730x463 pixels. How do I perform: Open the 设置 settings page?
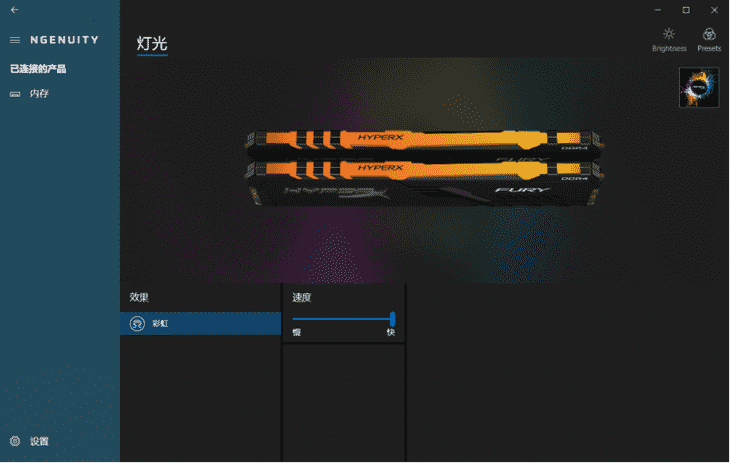(x=38, y=441)
